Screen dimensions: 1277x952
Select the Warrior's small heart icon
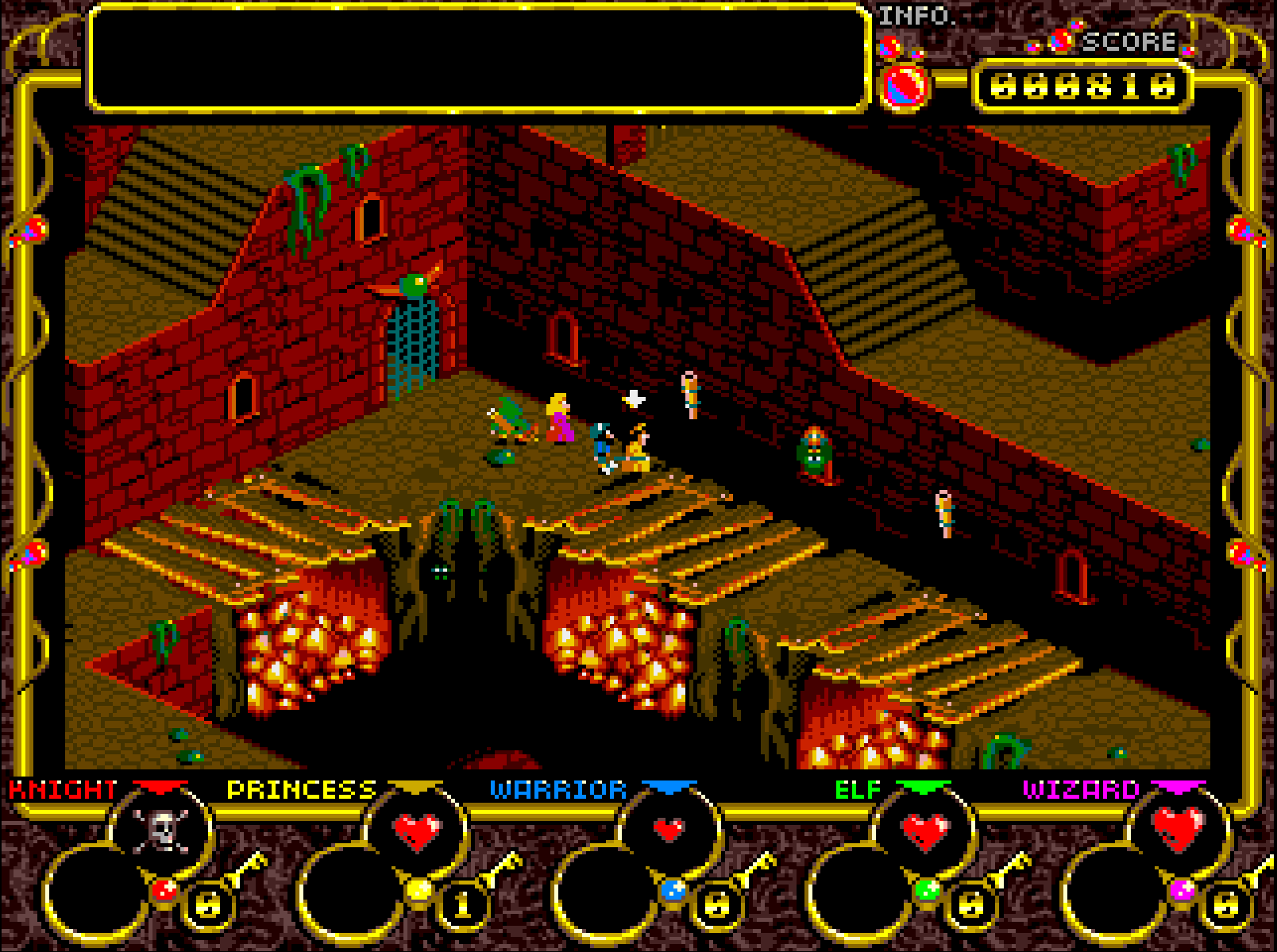(x=669, y=830)
